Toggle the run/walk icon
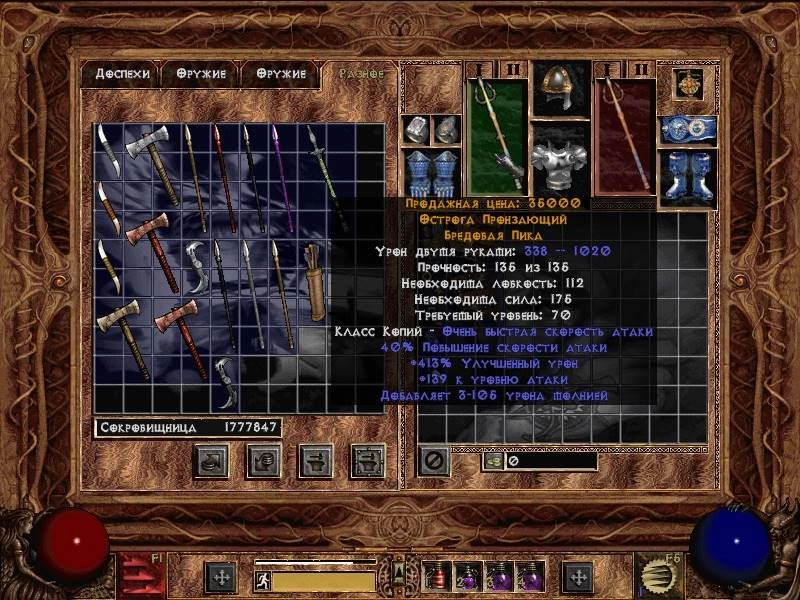The width and height of the screenshot is (800, 600). [x=263, y=580]
